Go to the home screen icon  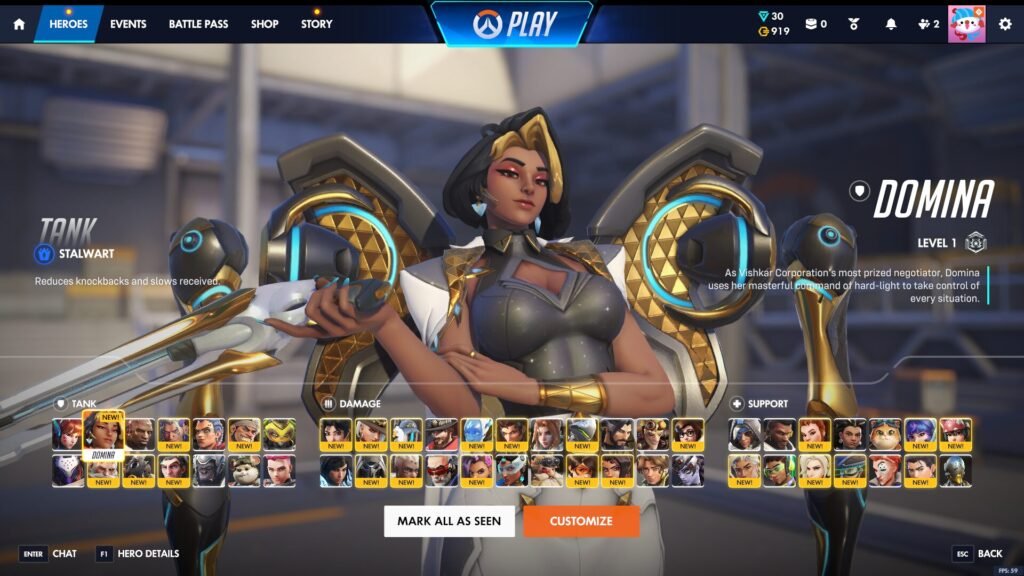[x=18, y=24]
